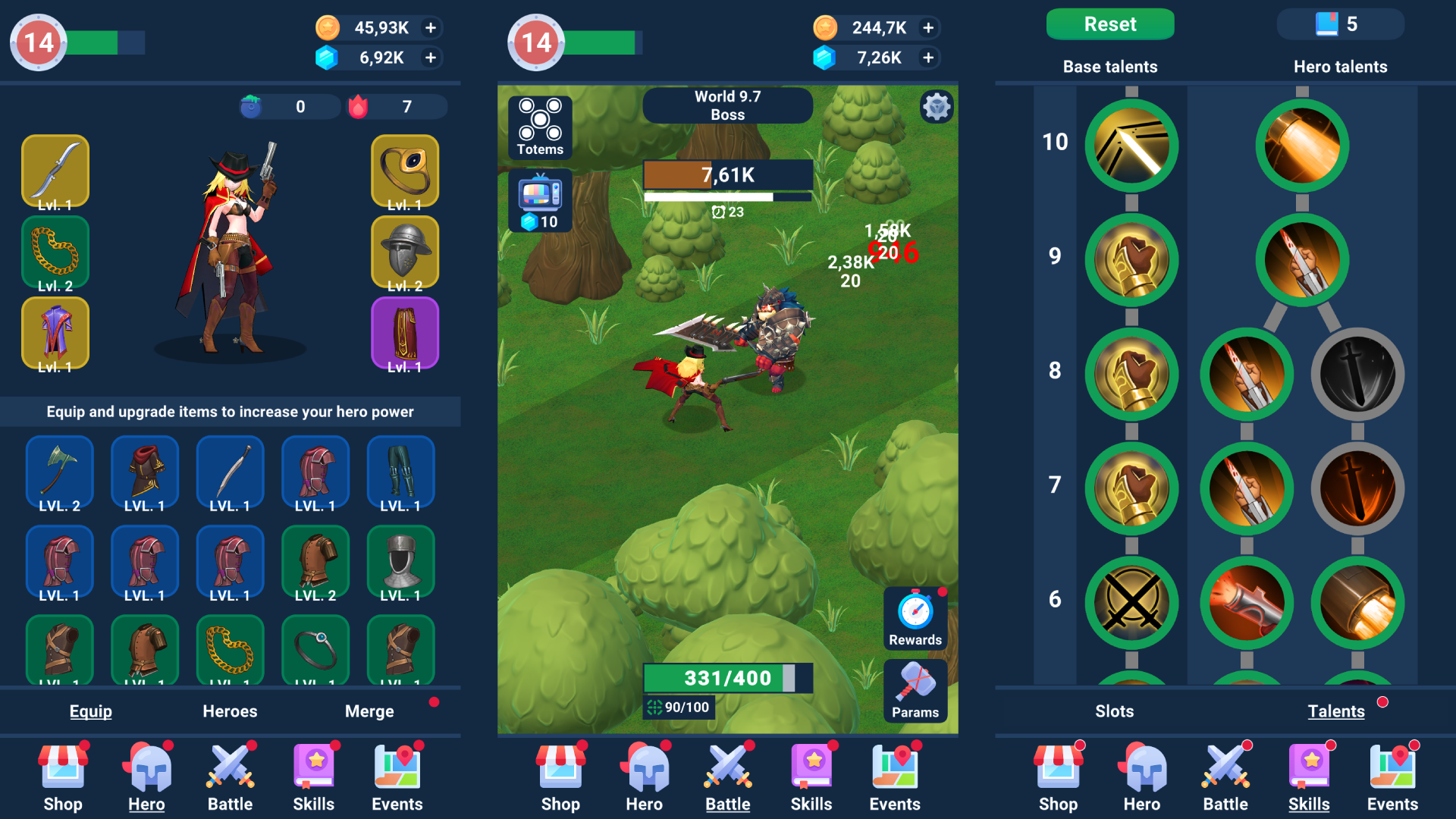The width and height of the screenshot is (1456, 819).
Task: Add coins with the plus next to 45,93K
Action: [431, 27]
